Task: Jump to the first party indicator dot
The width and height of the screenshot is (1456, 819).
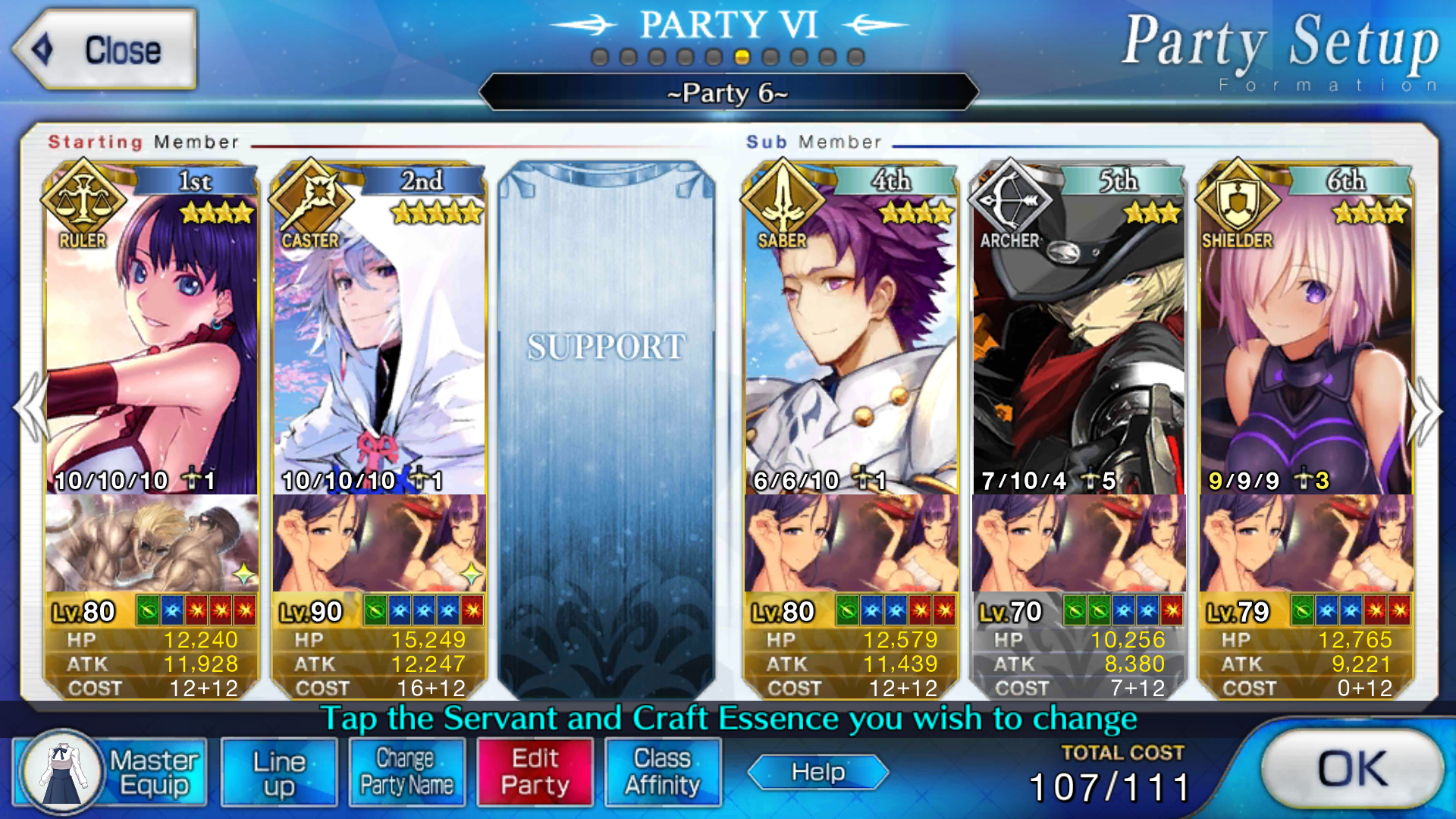Action: [600, 58]
